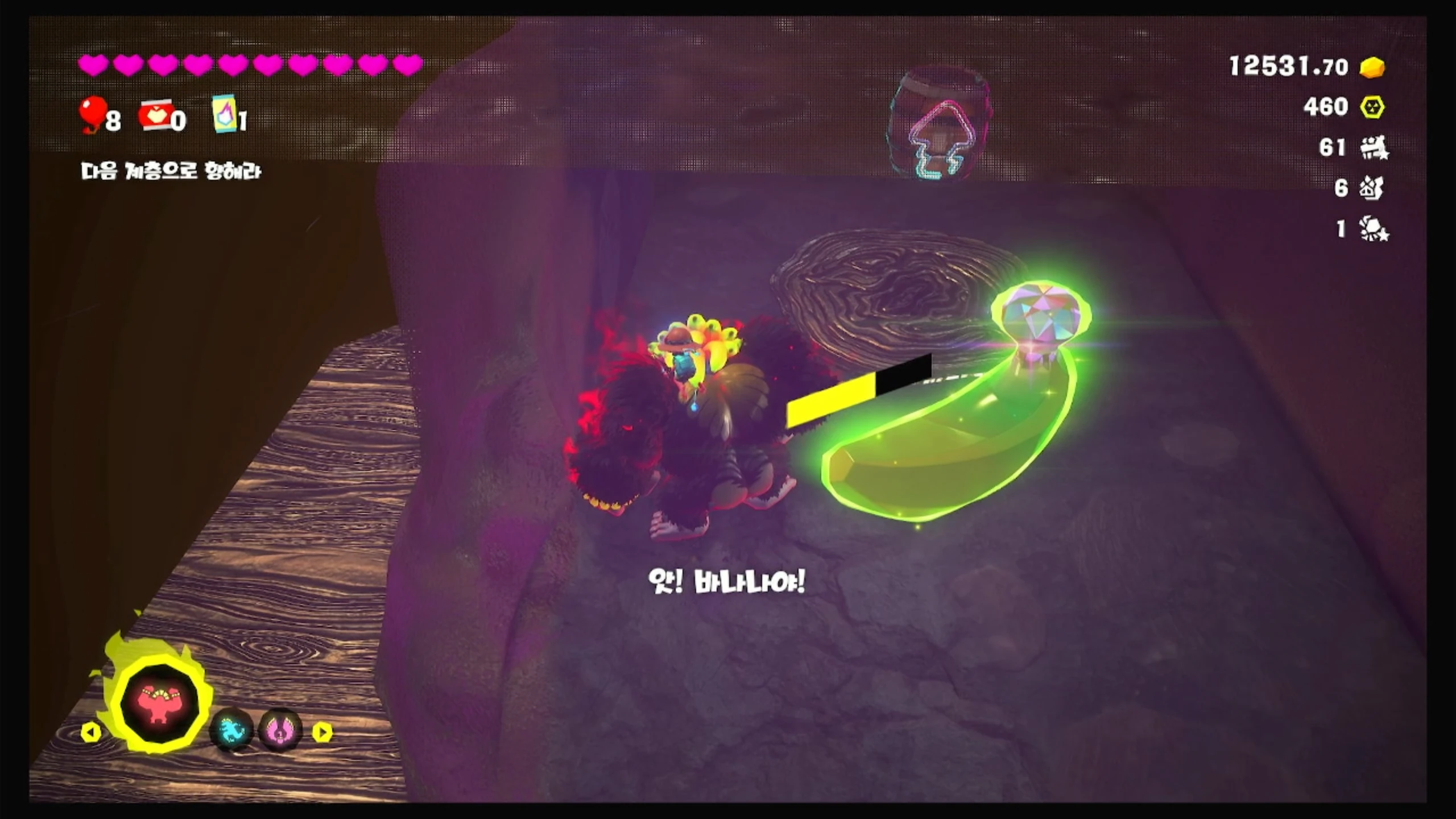The height and width of the screenshot is (819, 1456).
Task: Select the red Kong Bananza transformation icon
Action: pos(160,705)
